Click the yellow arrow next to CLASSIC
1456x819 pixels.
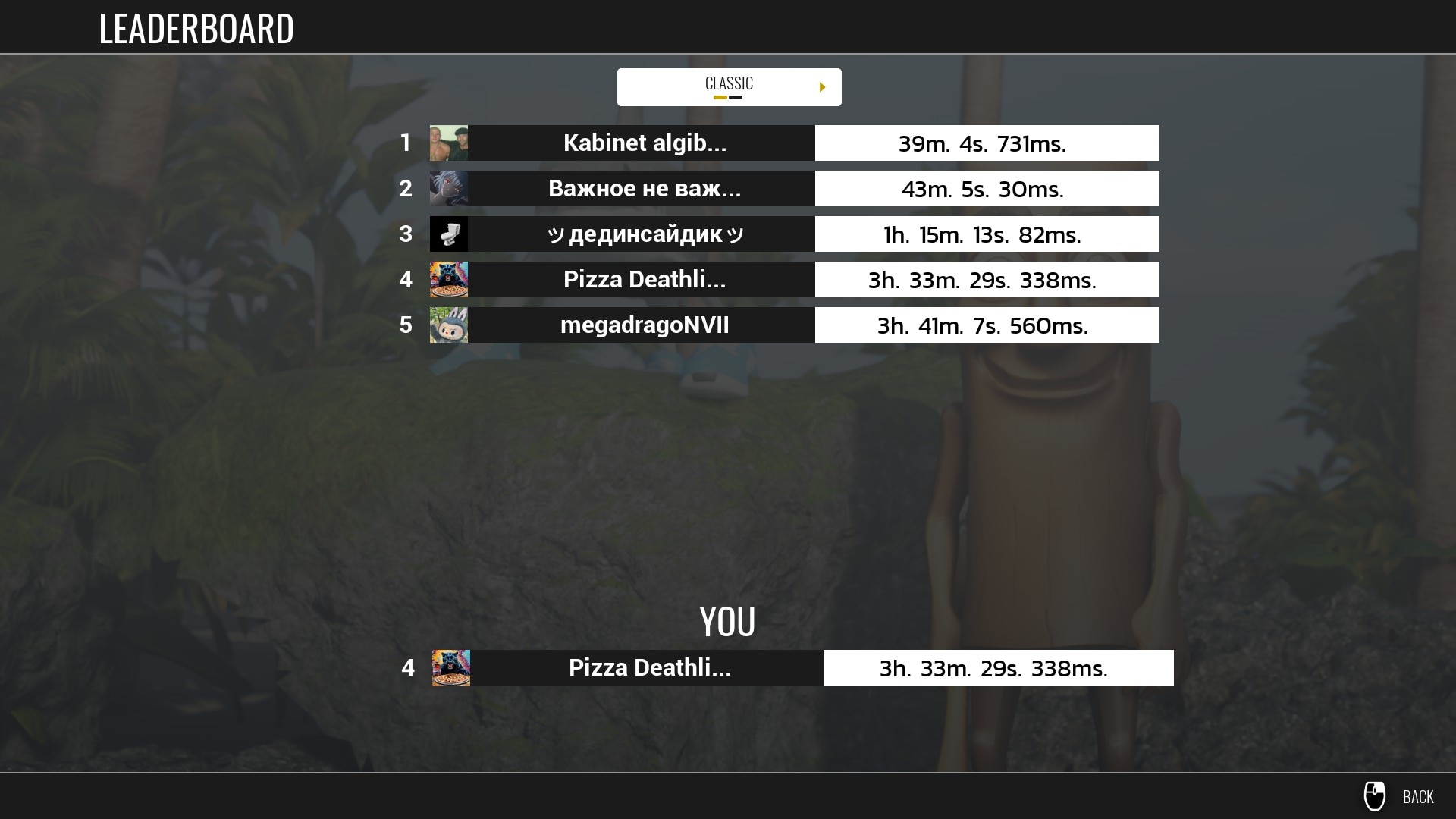[x=822, y=87]
